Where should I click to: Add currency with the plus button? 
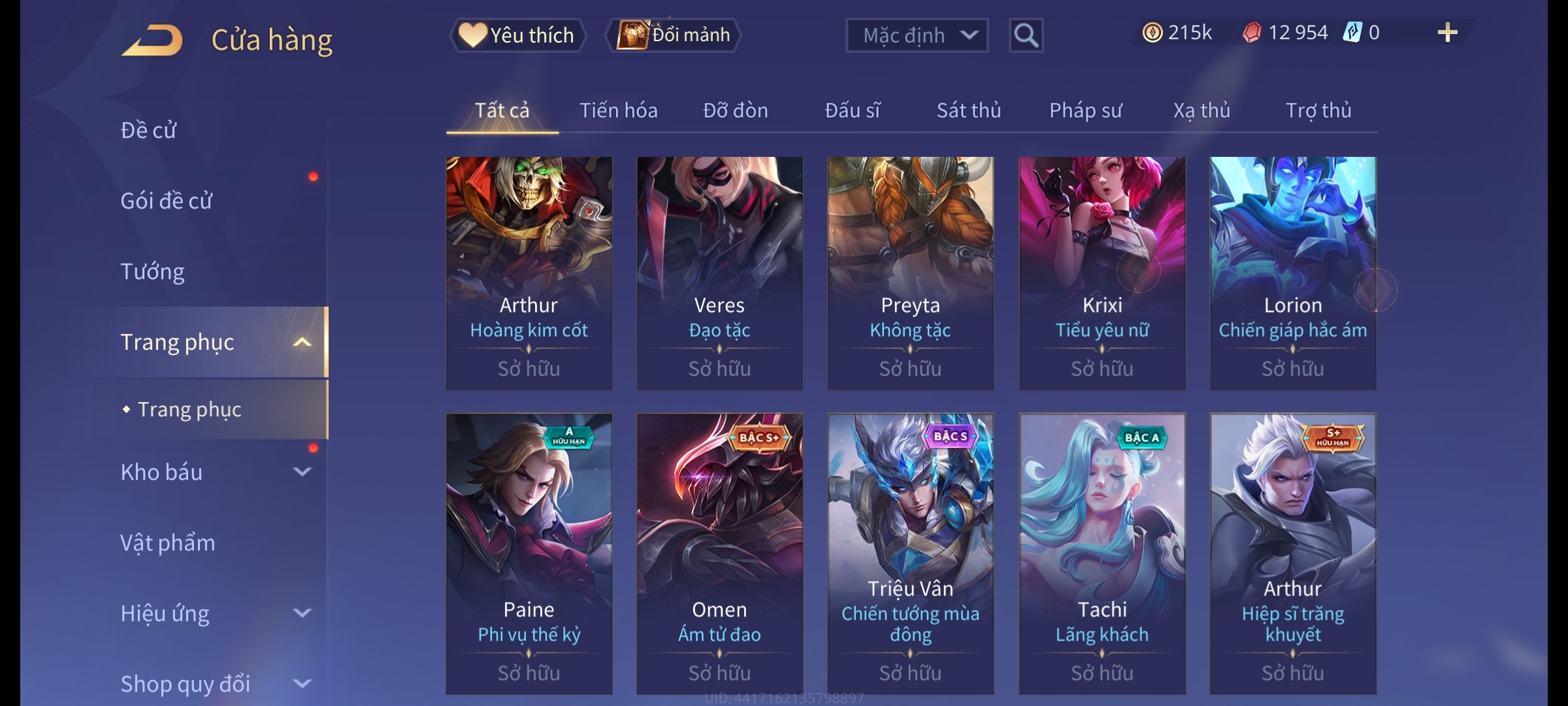coord(1447,33)
